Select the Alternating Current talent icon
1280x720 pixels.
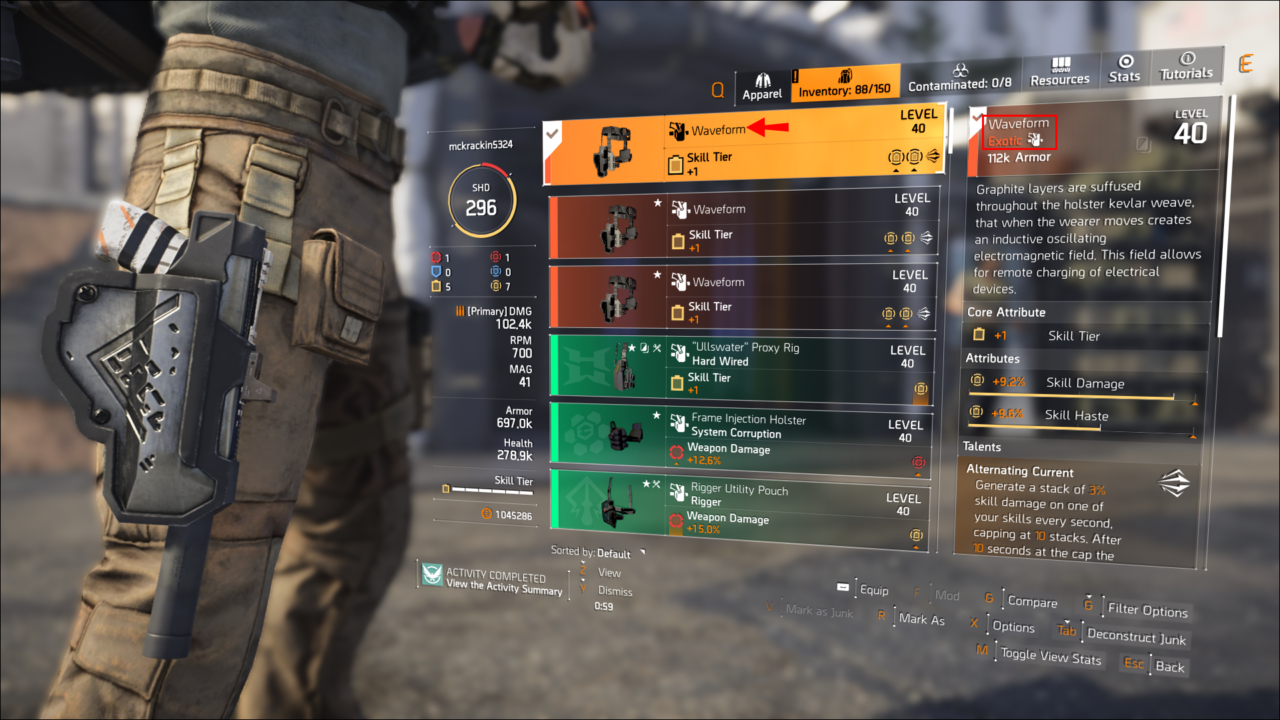(1173, 483)
